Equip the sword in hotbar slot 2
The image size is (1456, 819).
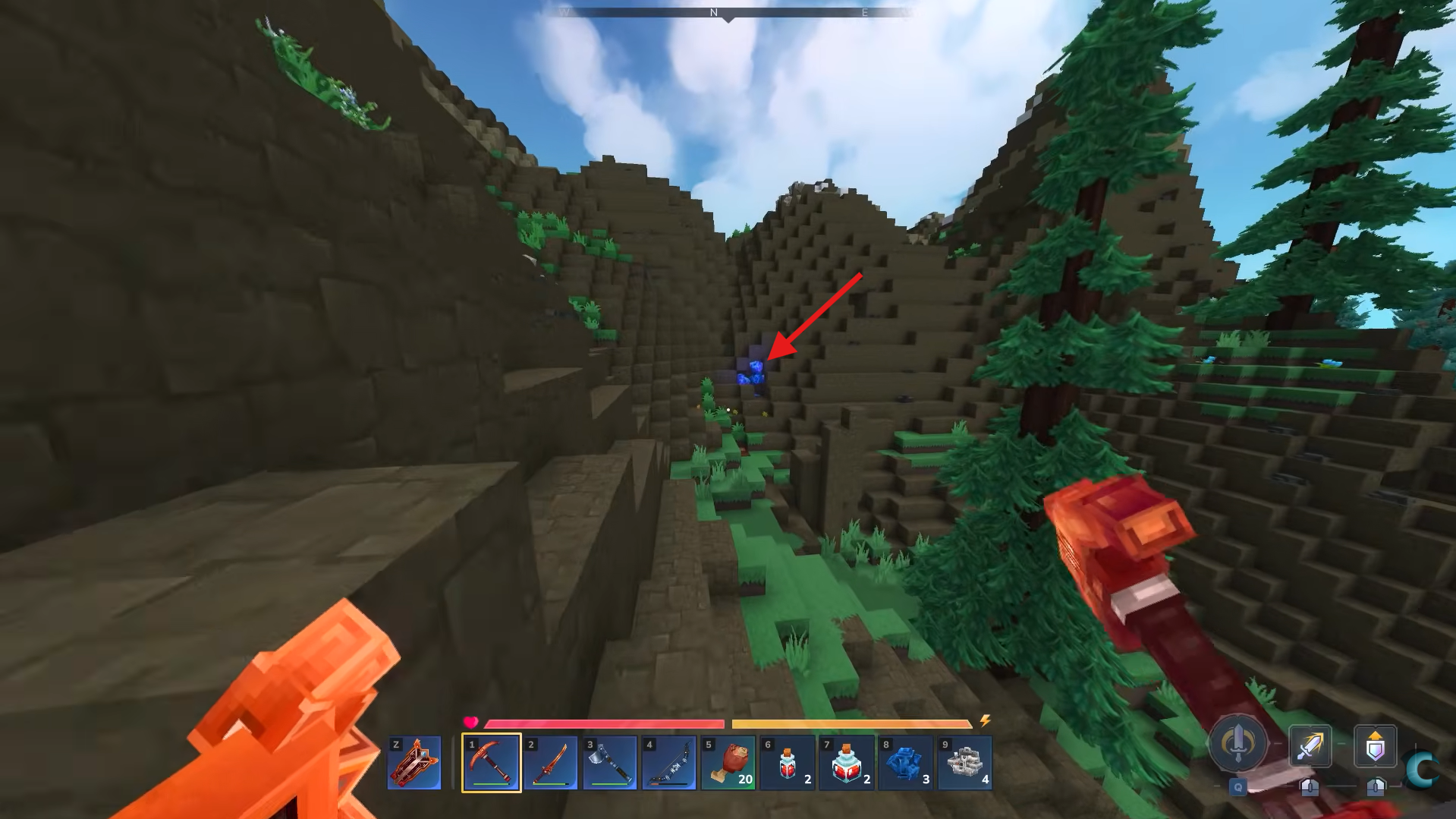point(550,762)
